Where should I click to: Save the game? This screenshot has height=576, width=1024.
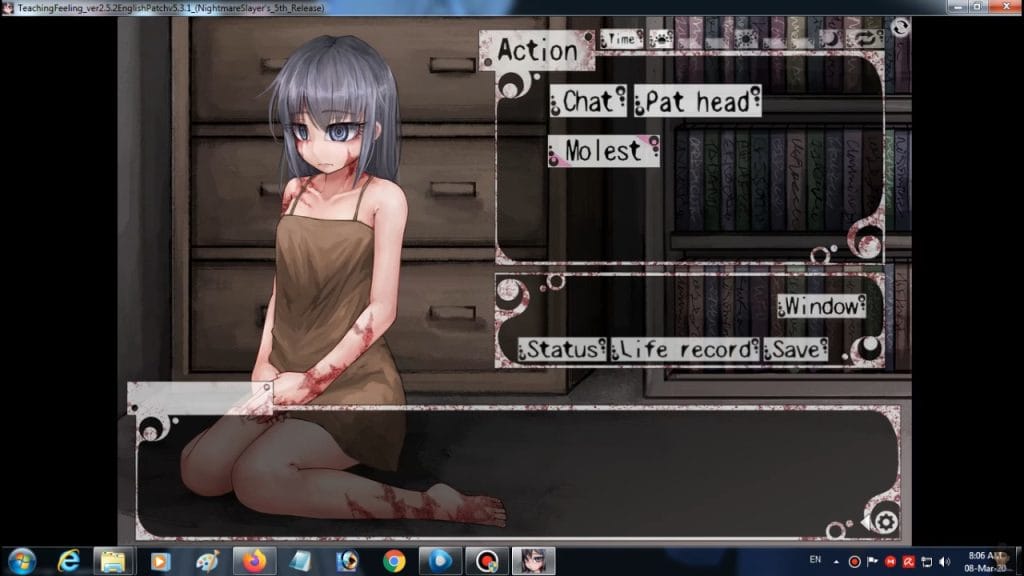pos(797,349)
